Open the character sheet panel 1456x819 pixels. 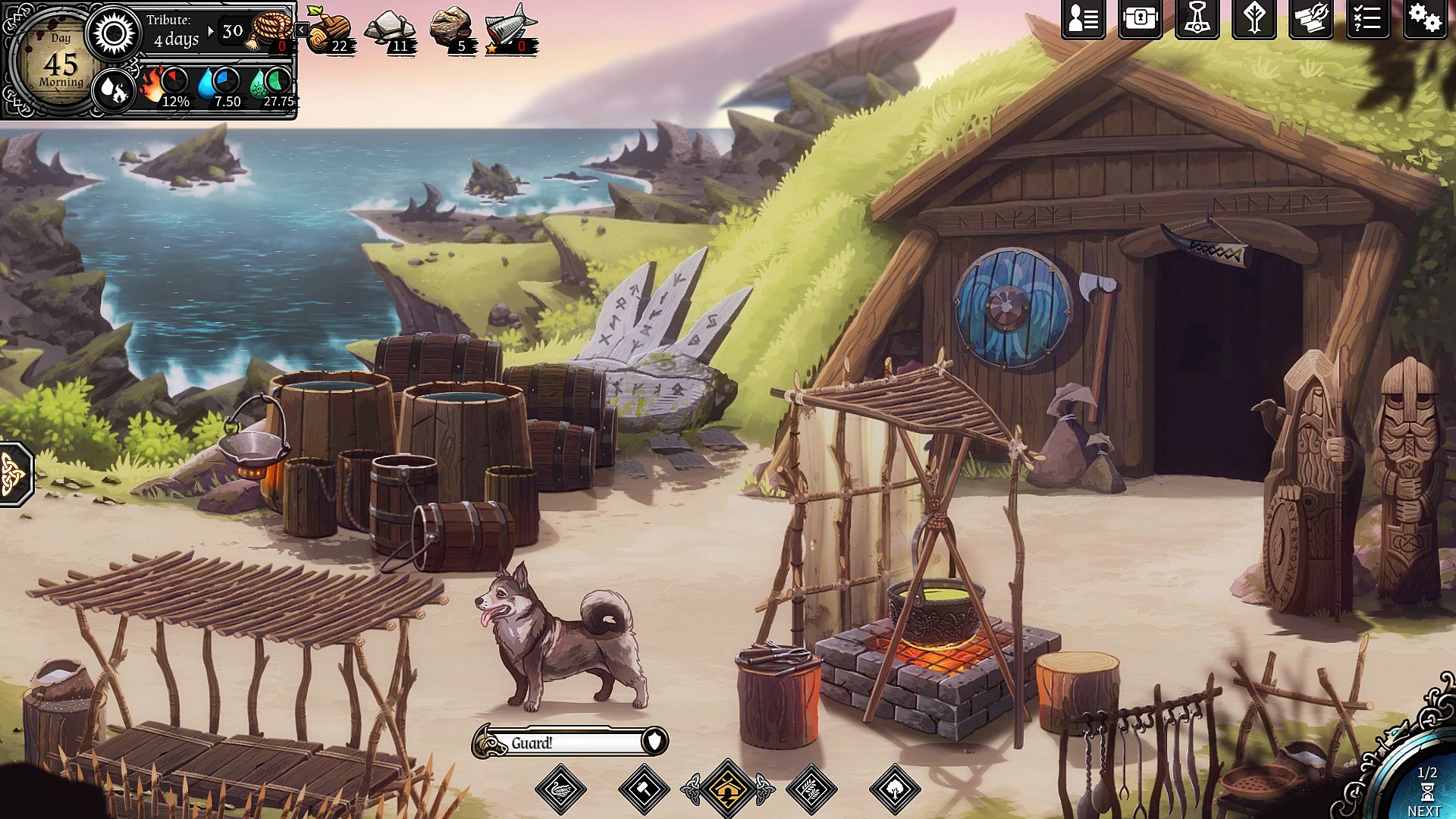pos(1083,20)
